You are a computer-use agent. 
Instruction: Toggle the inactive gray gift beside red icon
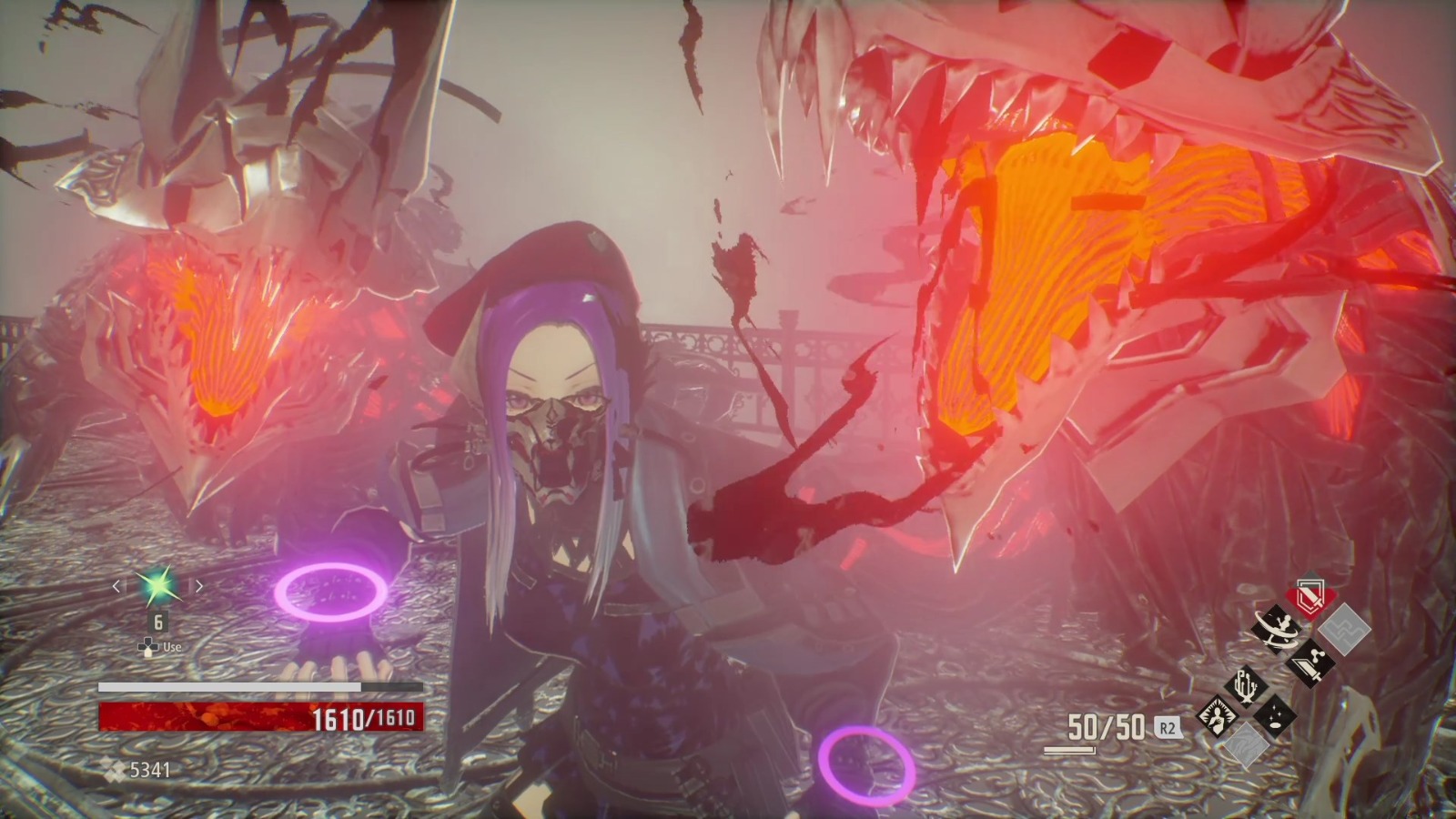(1345, 628)
